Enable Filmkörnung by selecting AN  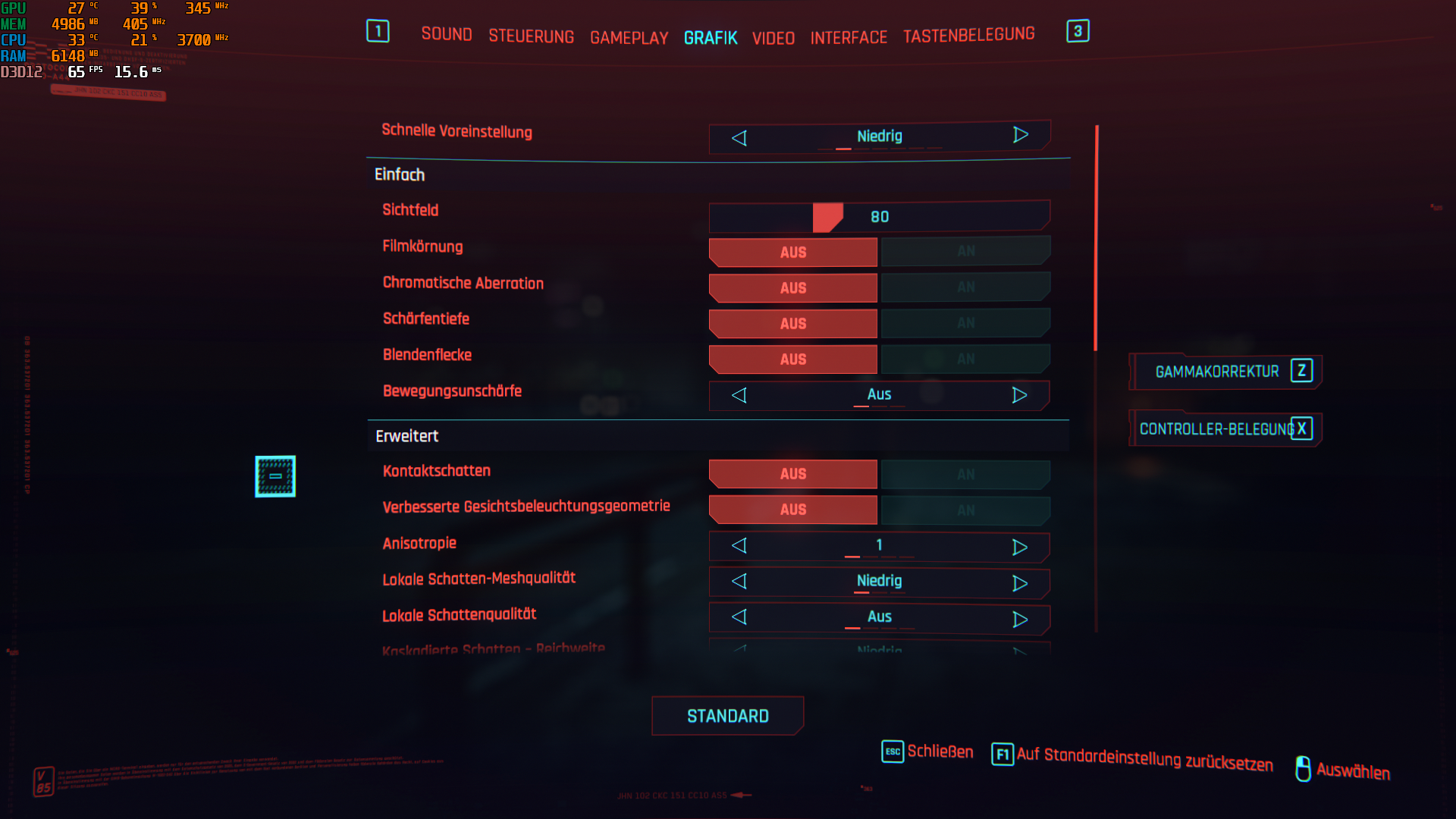(965, 251)
